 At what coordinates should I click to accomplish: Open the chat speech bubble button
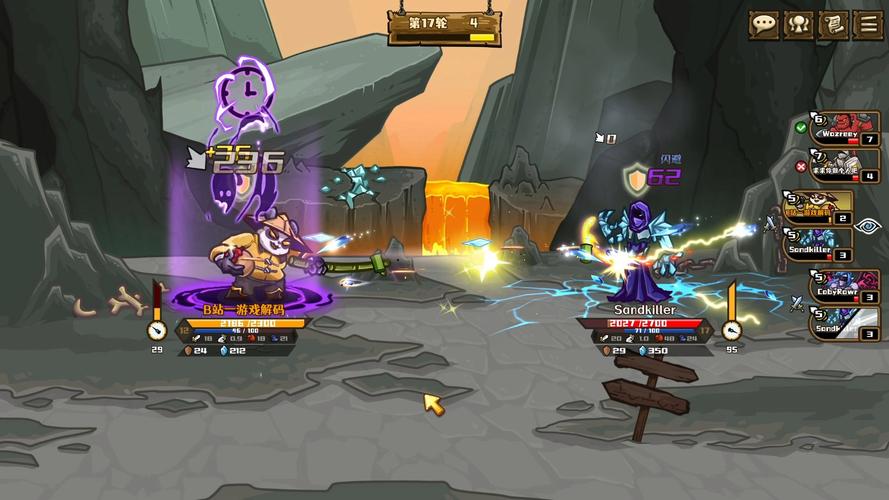pos(765,25)
